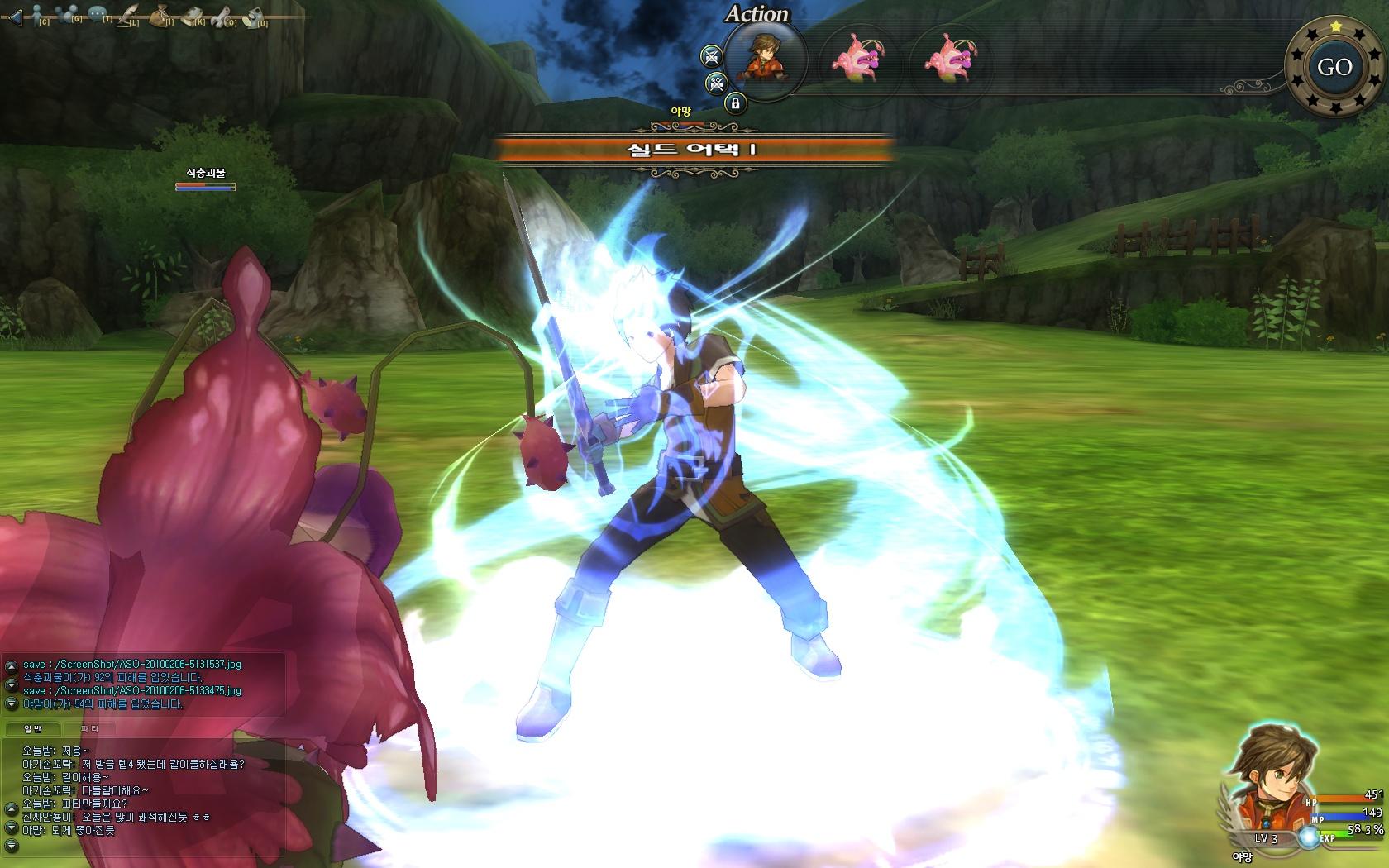Open the character window icon [C]
1389x868 pixels.
point(39,16)
